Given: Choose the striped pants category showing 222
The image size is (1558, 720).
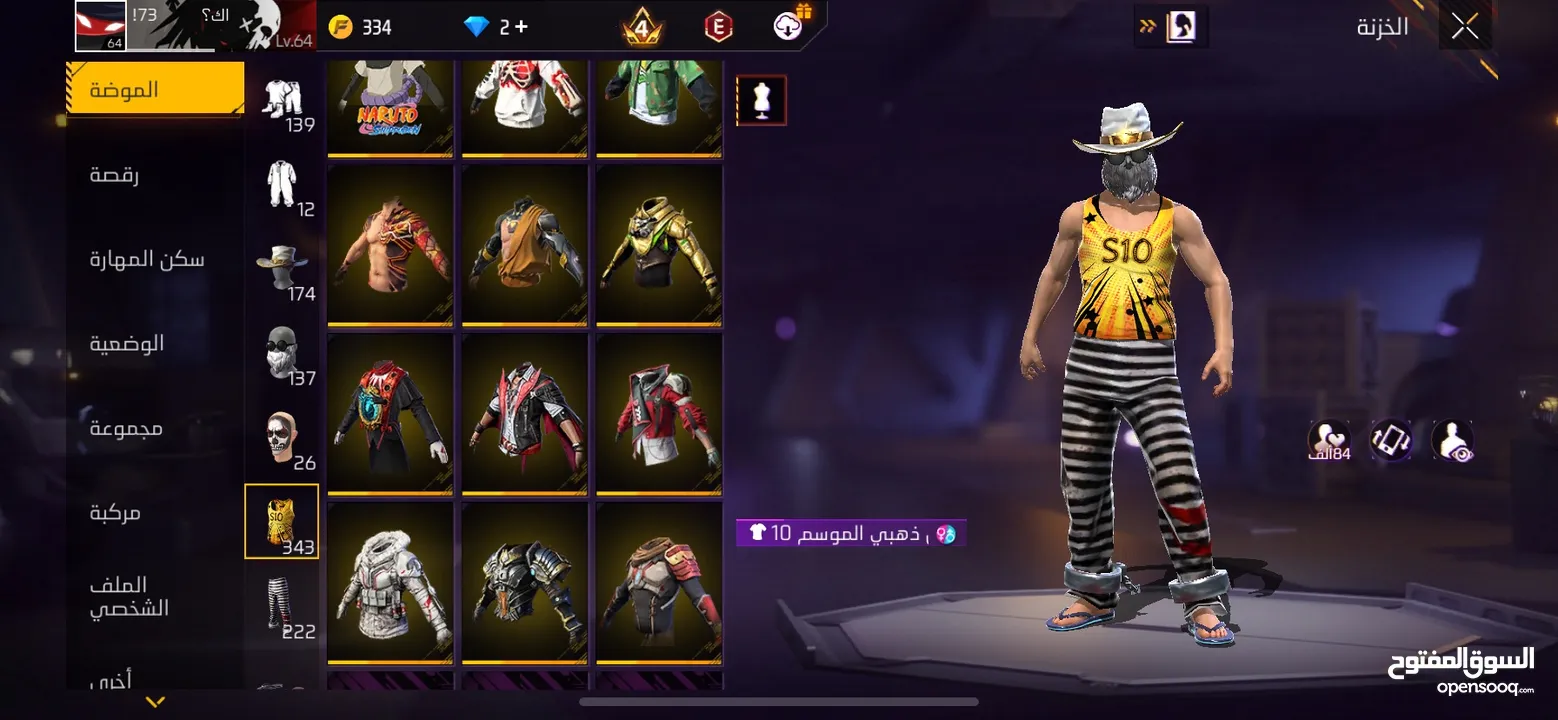Looking at the screenshot, I should [x=282, y=606].
